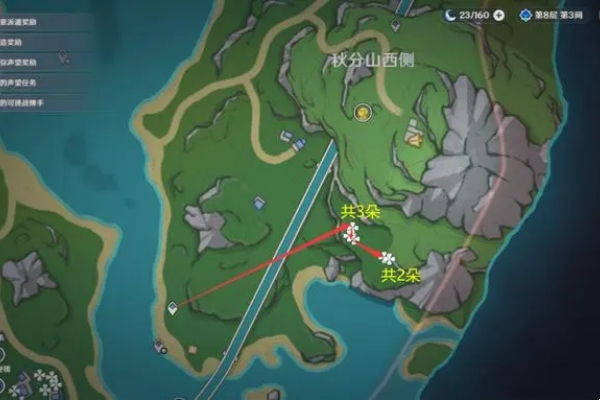Add original resin with the plus button
Screen dimensions: 600x400
tap(498, 16)
